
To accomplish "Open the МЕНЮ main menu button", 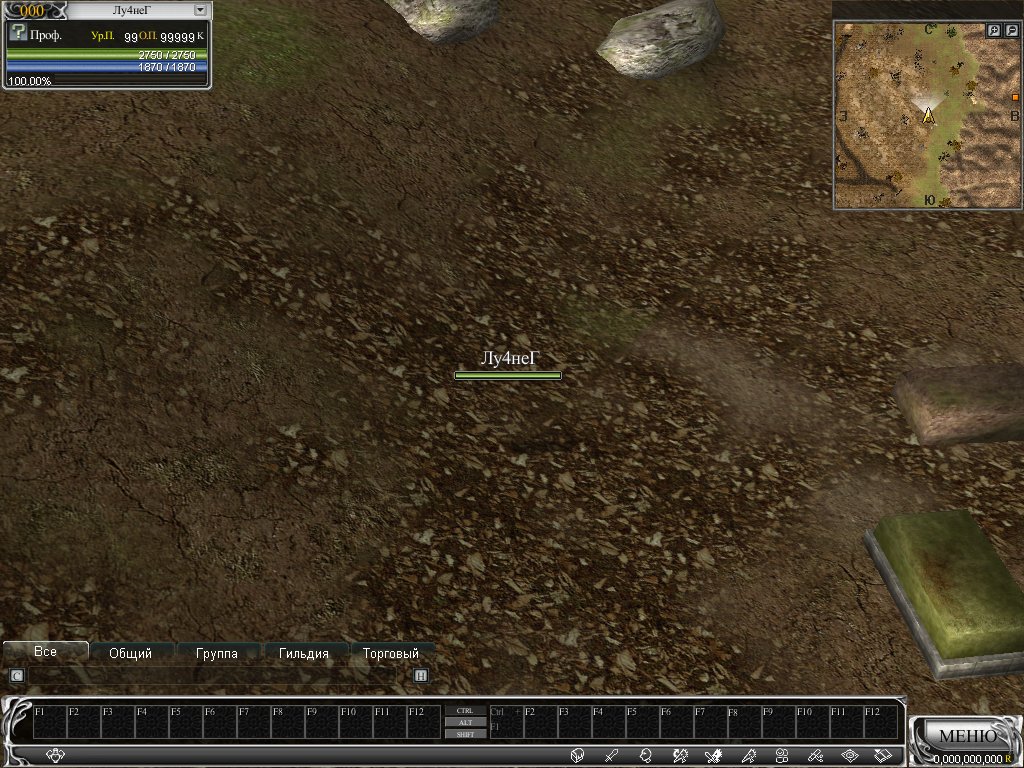I will point(967,736).
